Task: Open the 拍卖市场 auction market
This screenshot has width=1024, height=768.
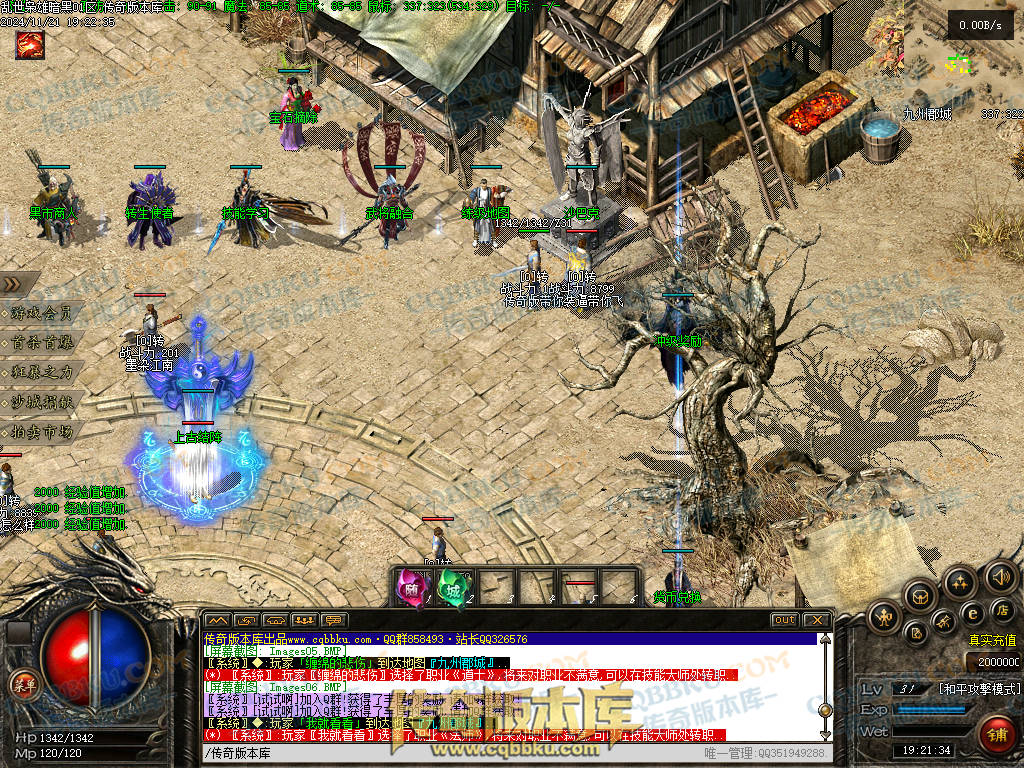Action: coord(42,432)
